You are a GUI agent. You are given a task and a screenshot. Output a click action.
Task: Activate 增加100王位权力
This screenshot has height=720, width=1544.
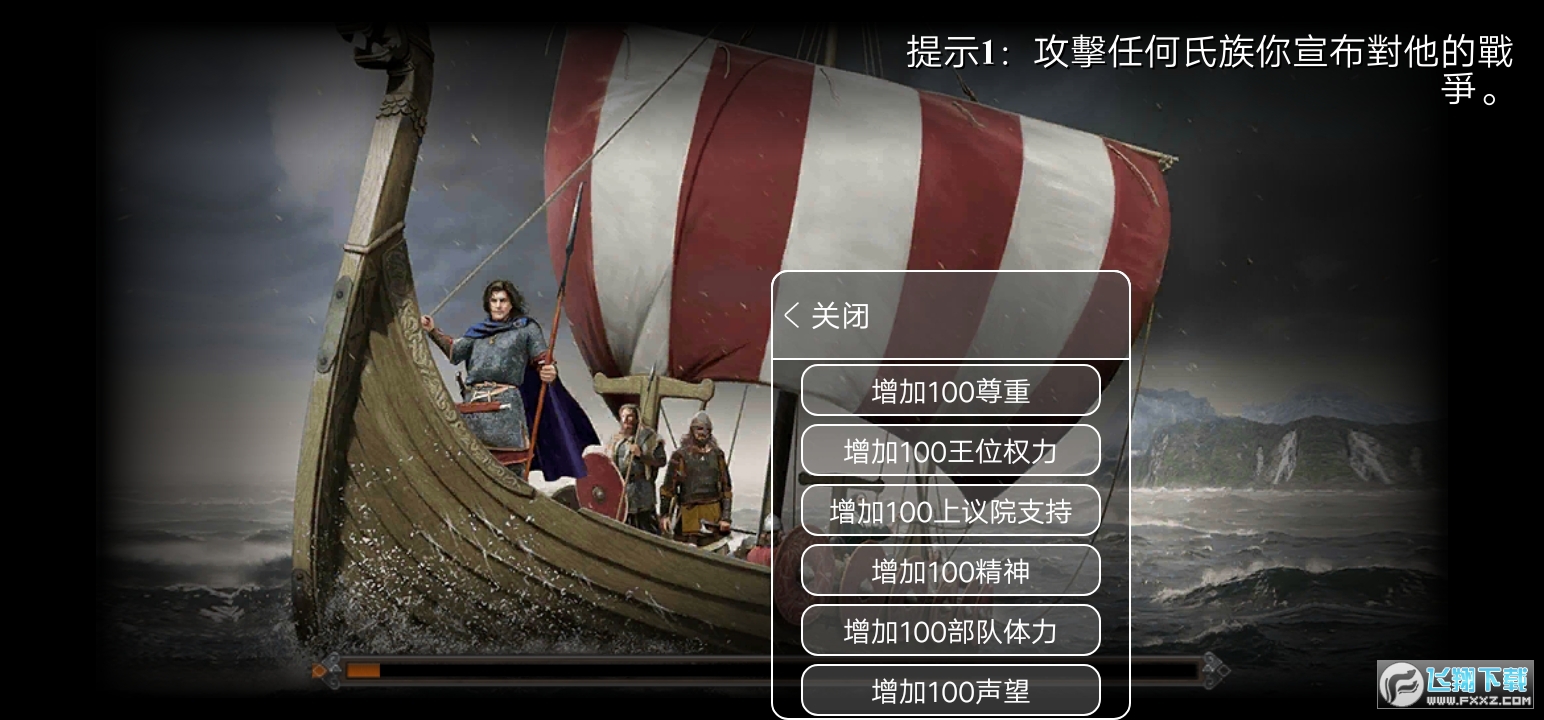coord(950,450)
